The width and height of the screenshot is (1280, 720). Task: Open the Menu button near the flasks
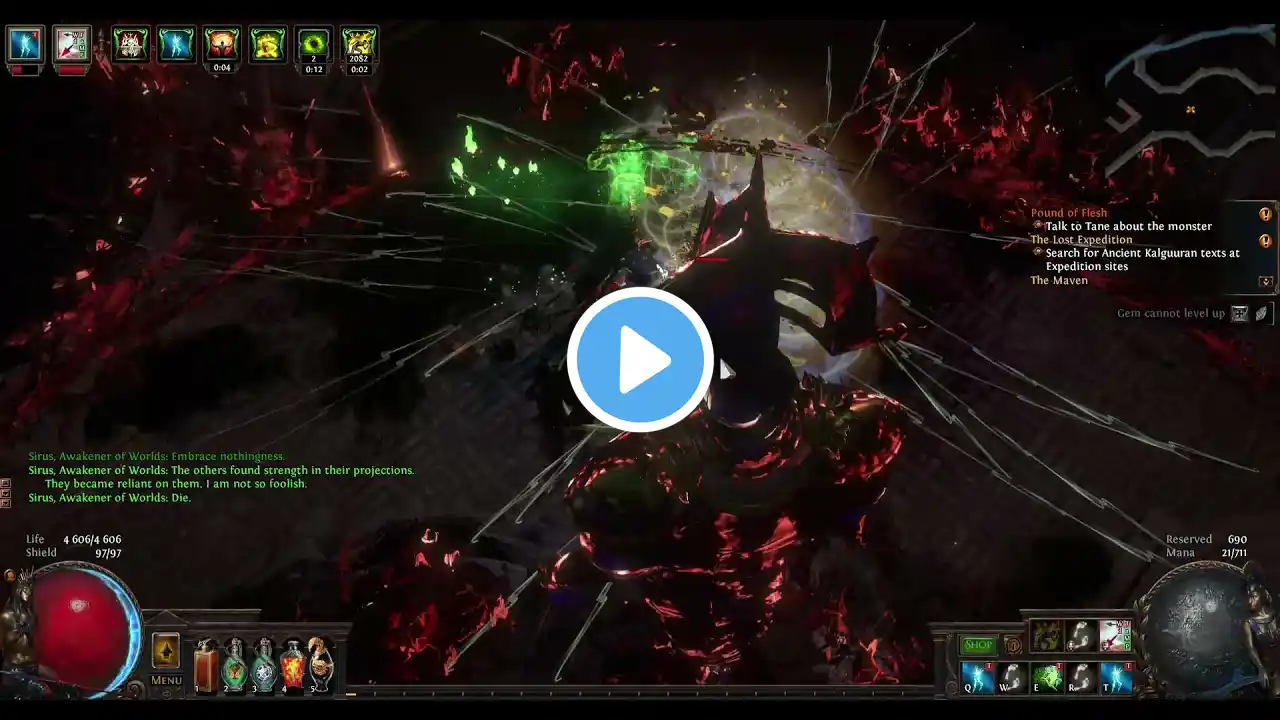tap(166, 680)
